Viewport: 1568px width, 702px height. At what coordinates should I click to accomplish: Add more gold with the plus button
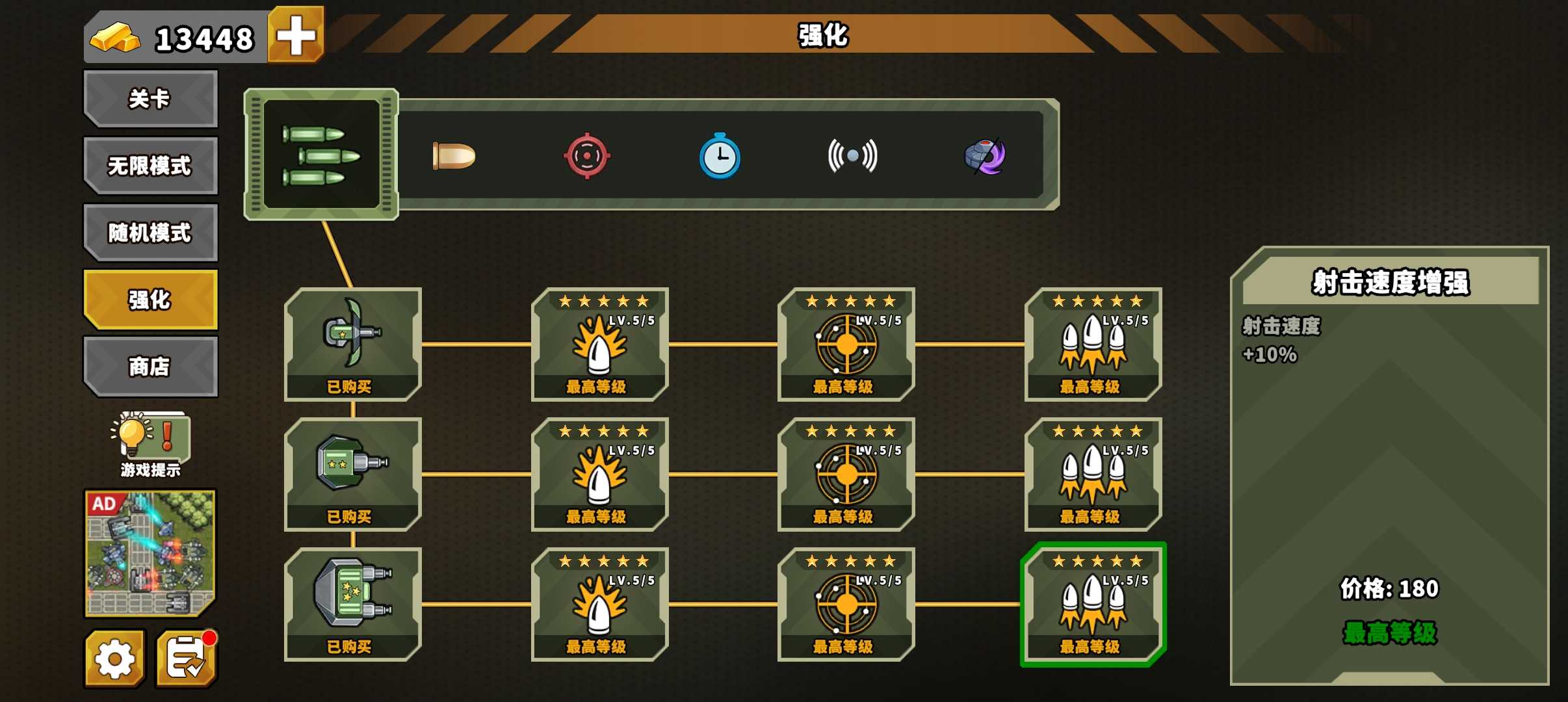tap(296, 35)
